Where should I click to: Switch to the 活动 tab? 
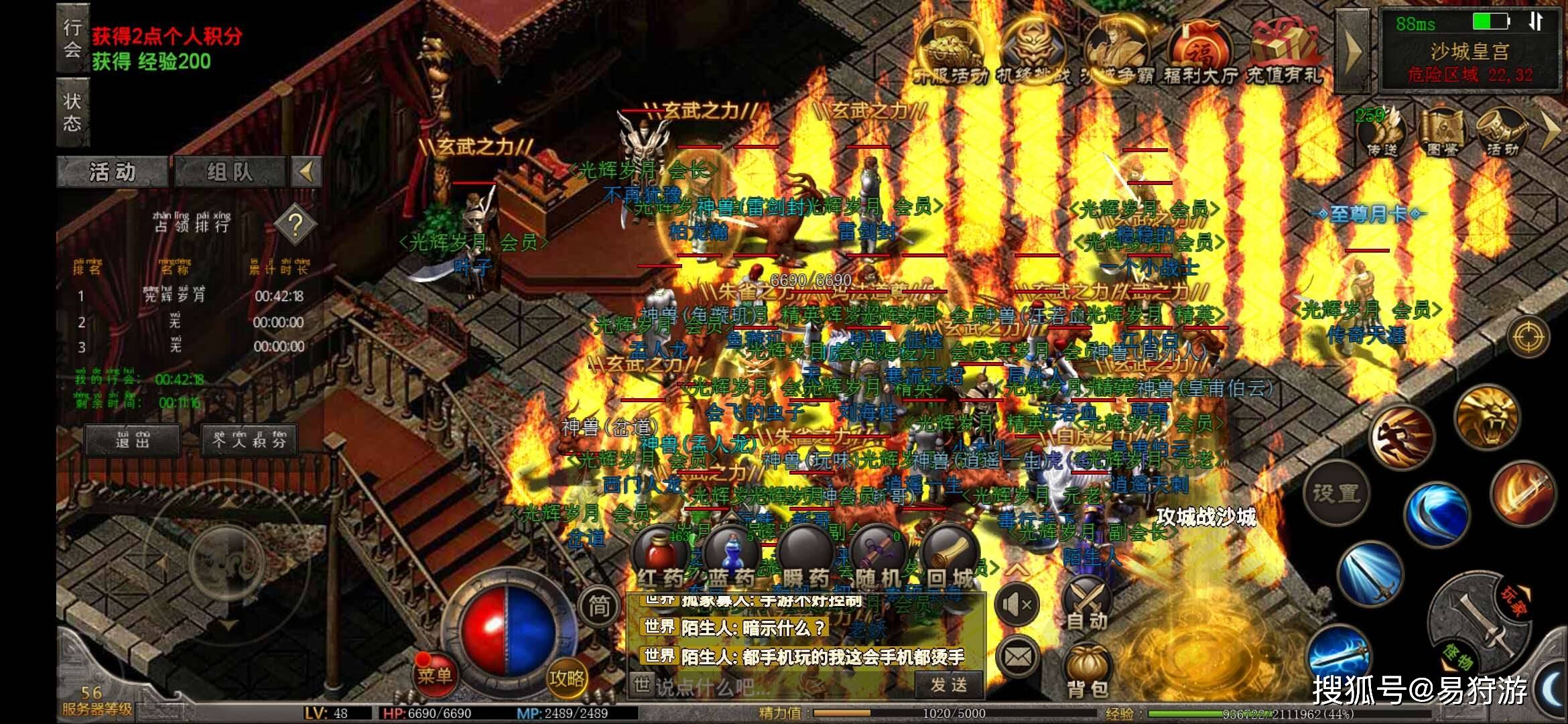click(113, 172)
